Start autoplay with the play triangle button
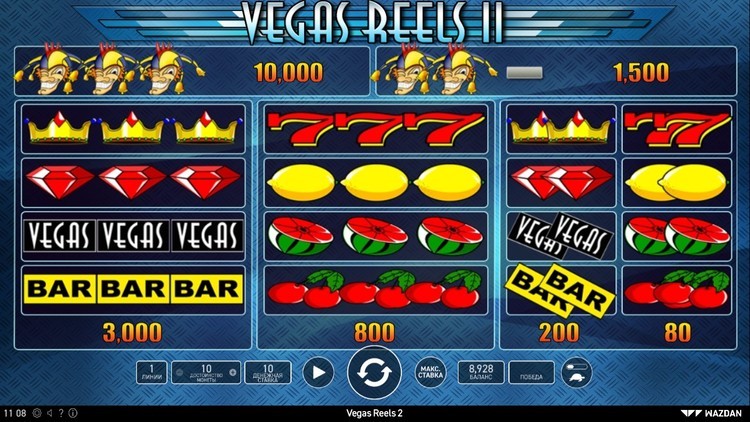750x422 pixels. [317, 373]
